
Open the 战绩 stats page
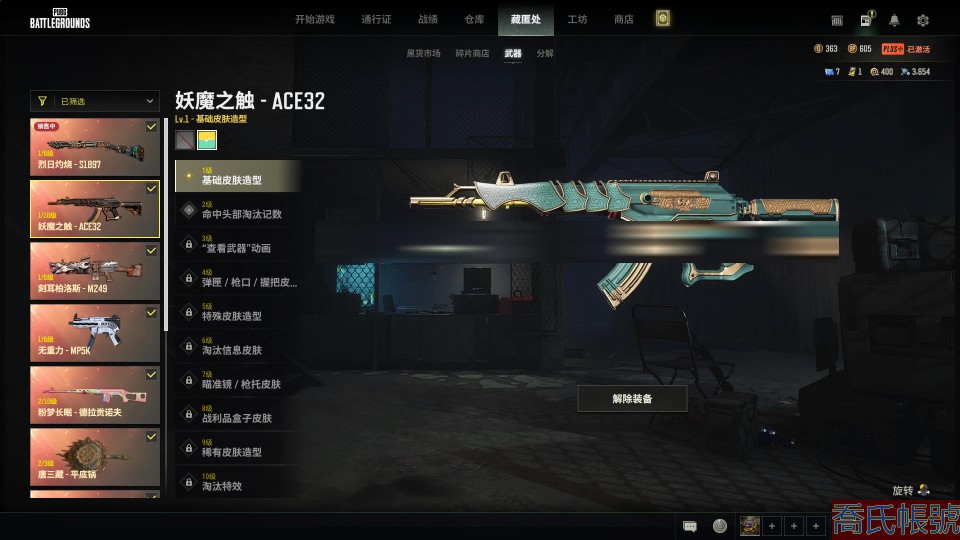pyautogui.click(x=428, y=19)
